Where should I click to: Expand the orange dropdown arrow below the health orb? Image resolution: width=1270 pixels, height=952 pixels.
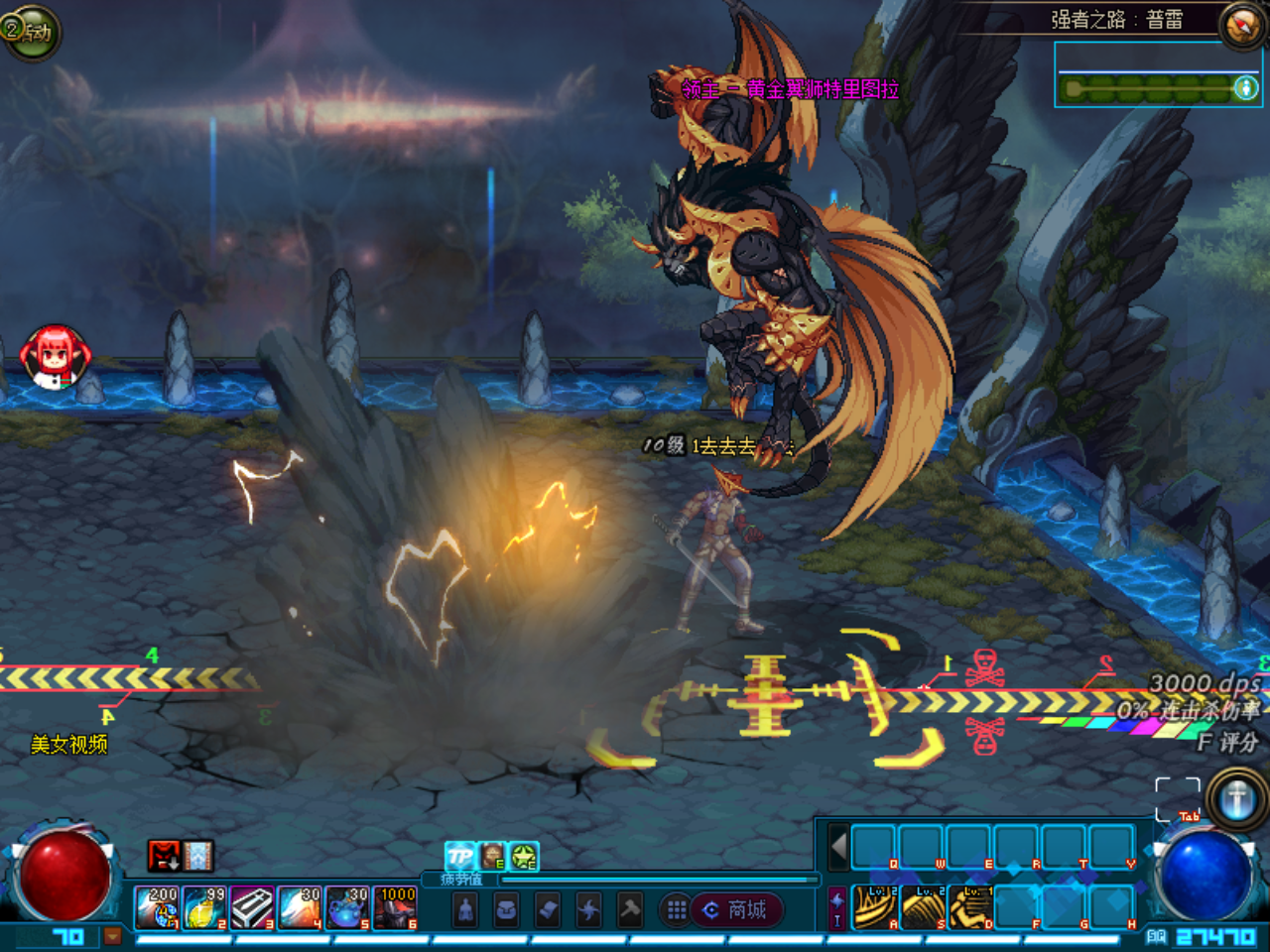click(112, 936)
